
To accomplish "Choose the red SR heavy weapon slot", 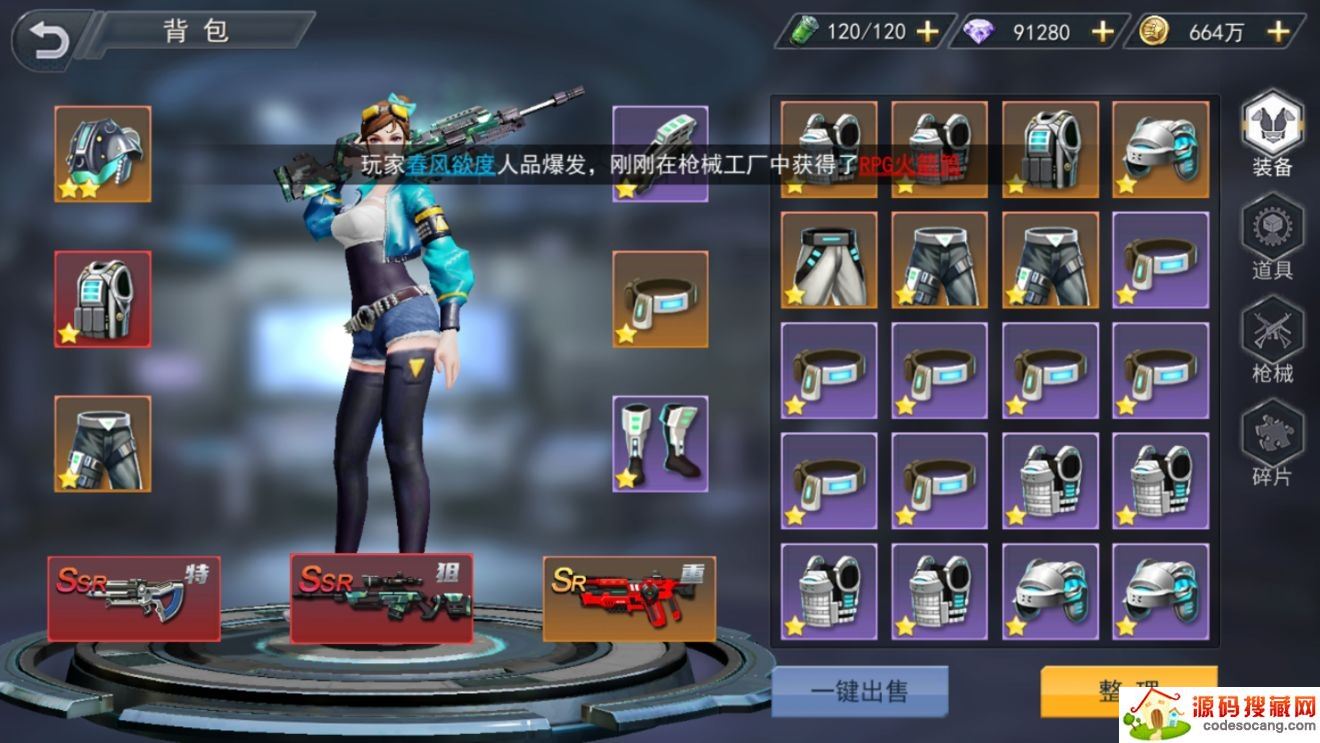I will coord(629,597).
